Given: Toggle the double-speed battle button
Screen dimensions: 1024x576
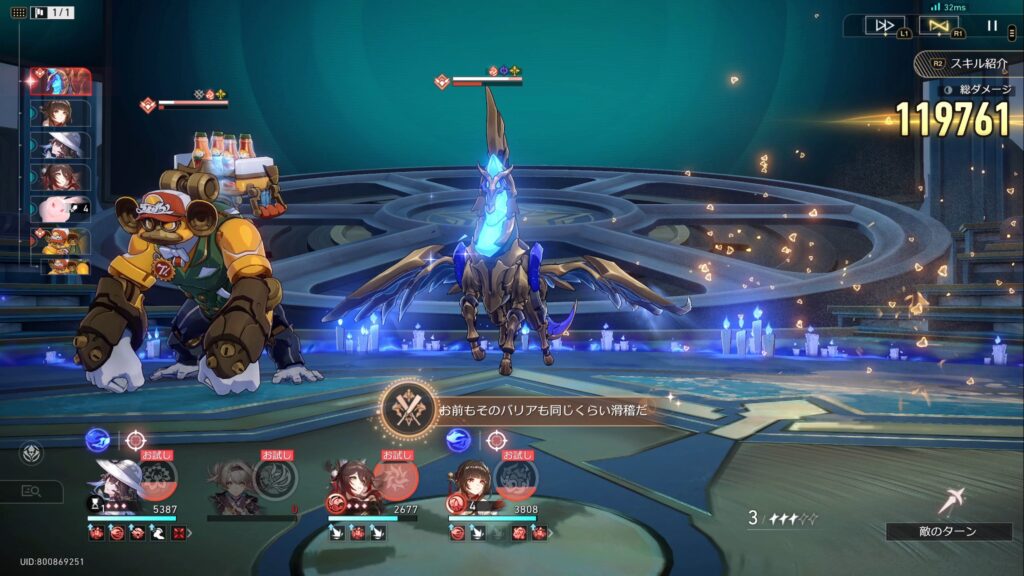Looking at the screenshot, I should [884, 26].
